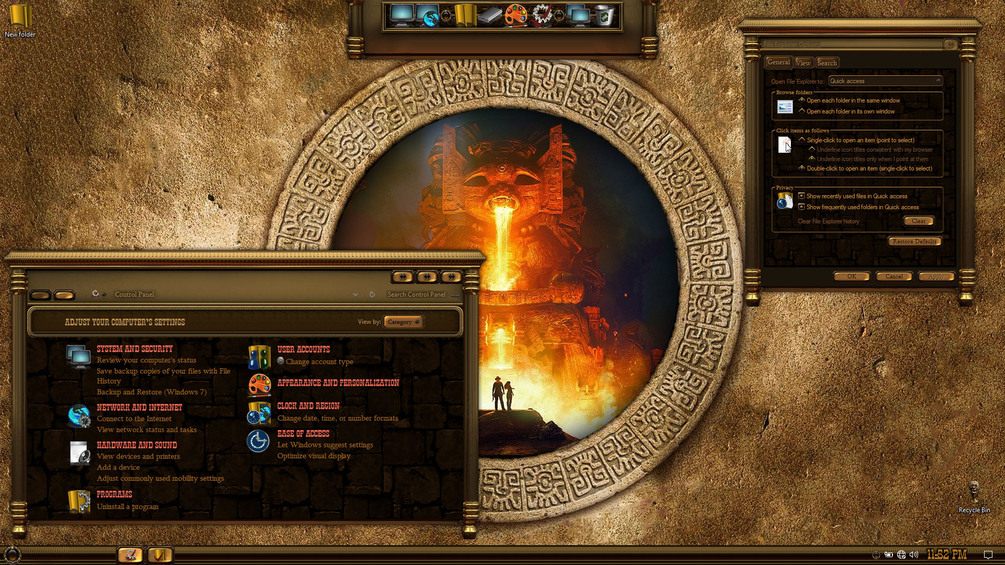
Task: Open Network and Internet category
Action: [139, 408]
